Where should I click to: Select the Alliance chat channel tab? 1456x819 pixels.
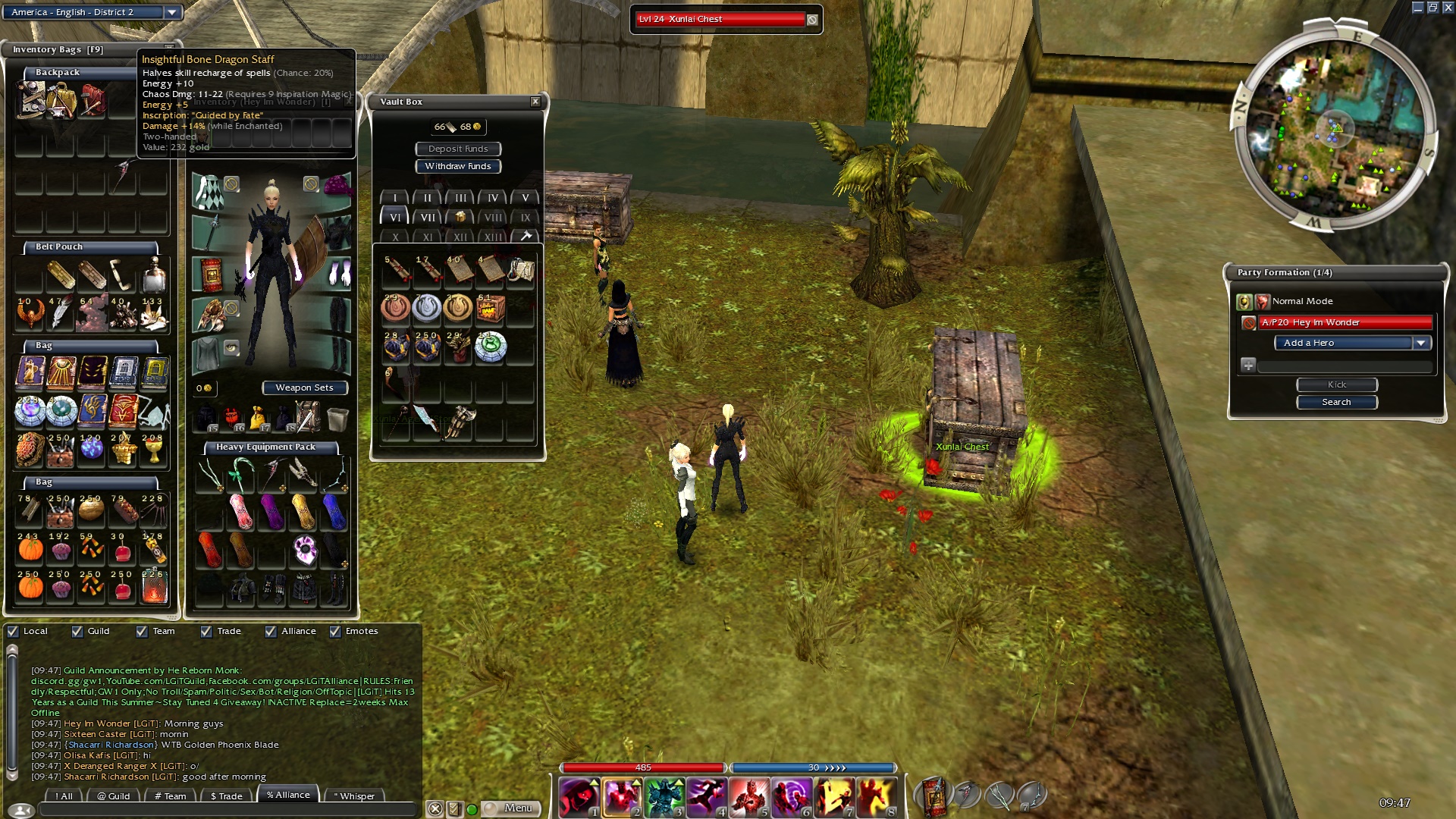point(288,795)
